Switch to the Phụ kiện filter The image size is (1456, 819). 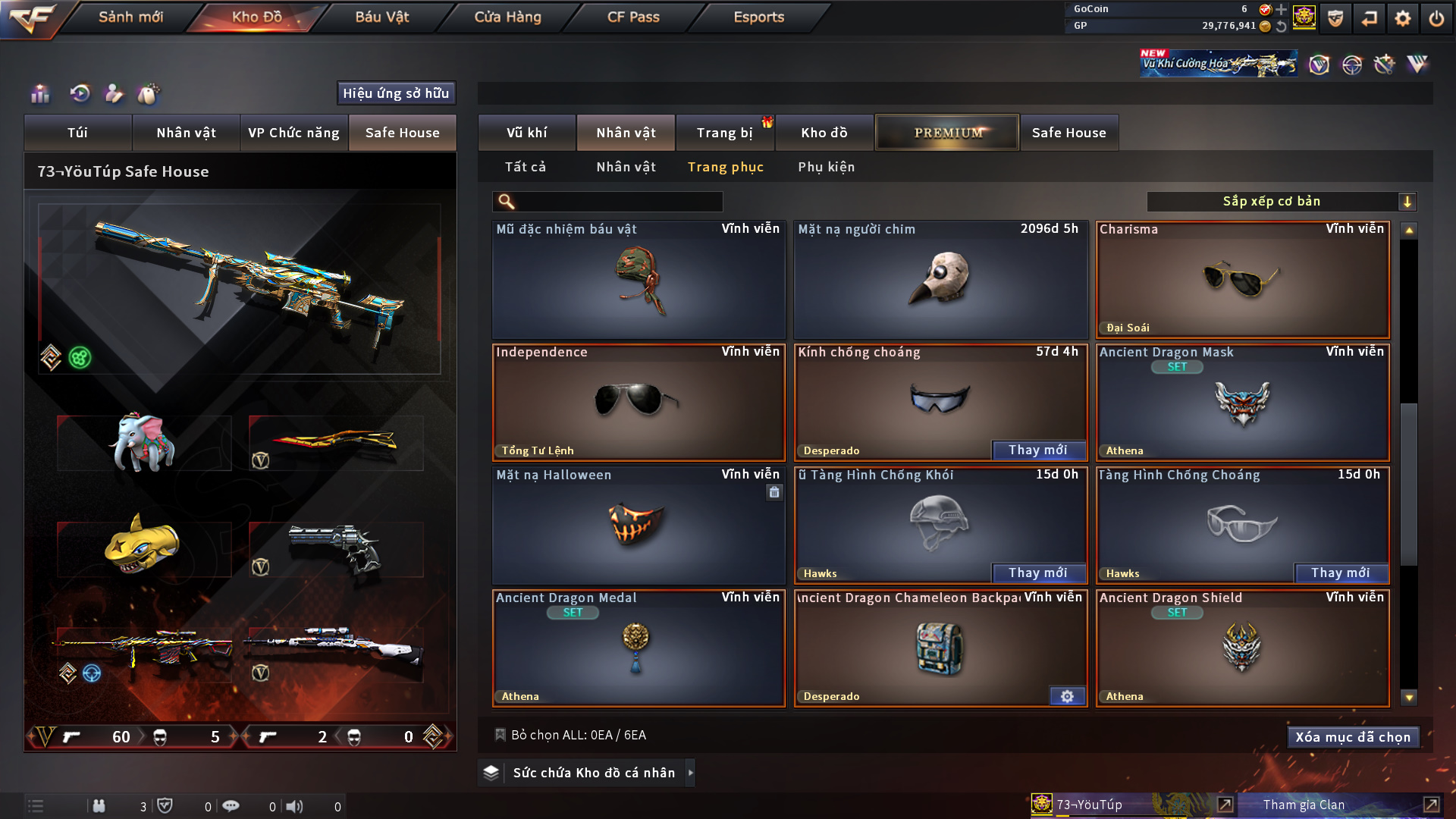(x=826, y=167)
